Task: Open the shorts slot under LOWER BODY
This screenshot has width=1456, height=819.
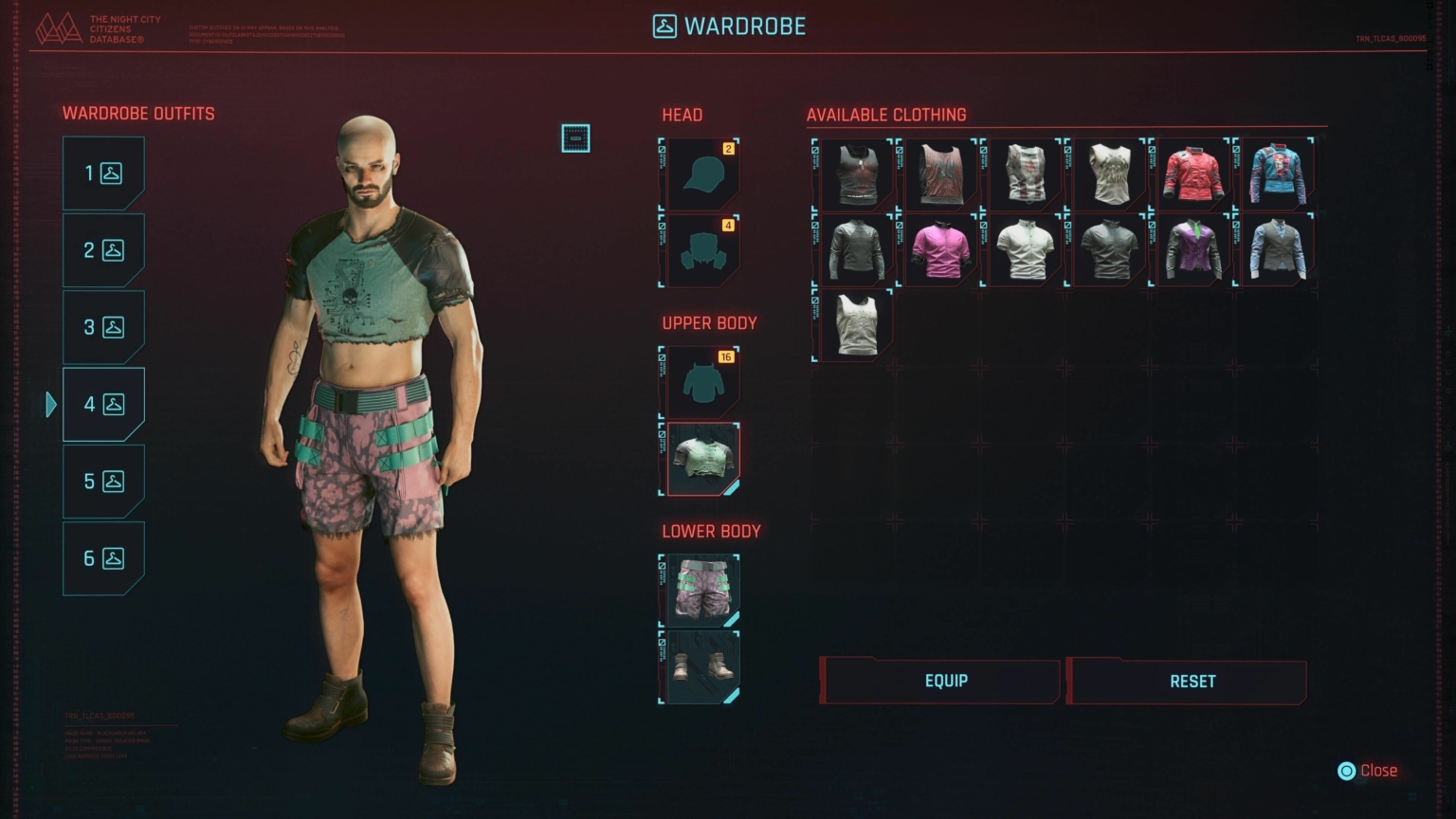Action: coord(701,590)
